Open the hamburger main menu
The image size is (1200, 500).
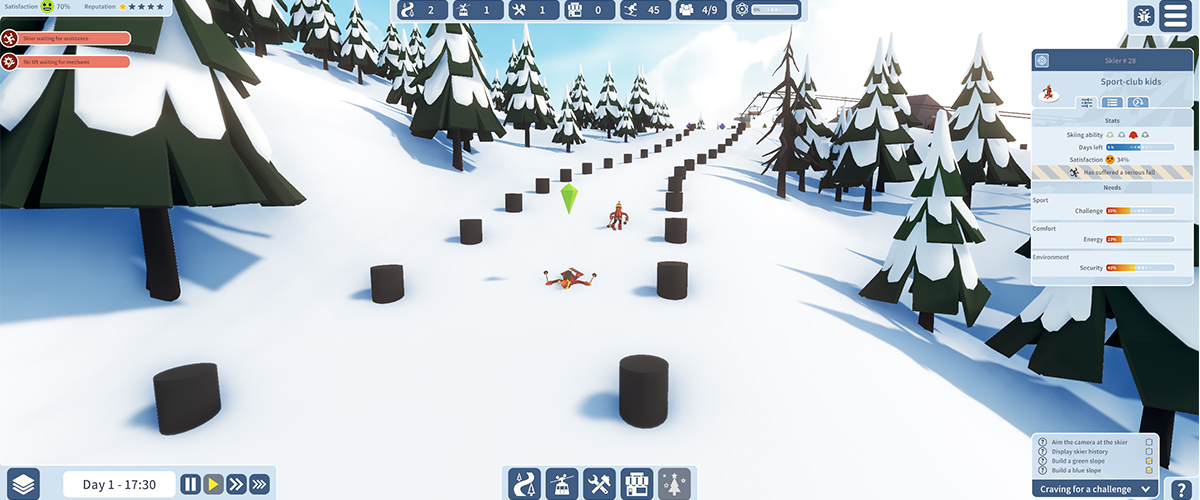[1176, 16]
